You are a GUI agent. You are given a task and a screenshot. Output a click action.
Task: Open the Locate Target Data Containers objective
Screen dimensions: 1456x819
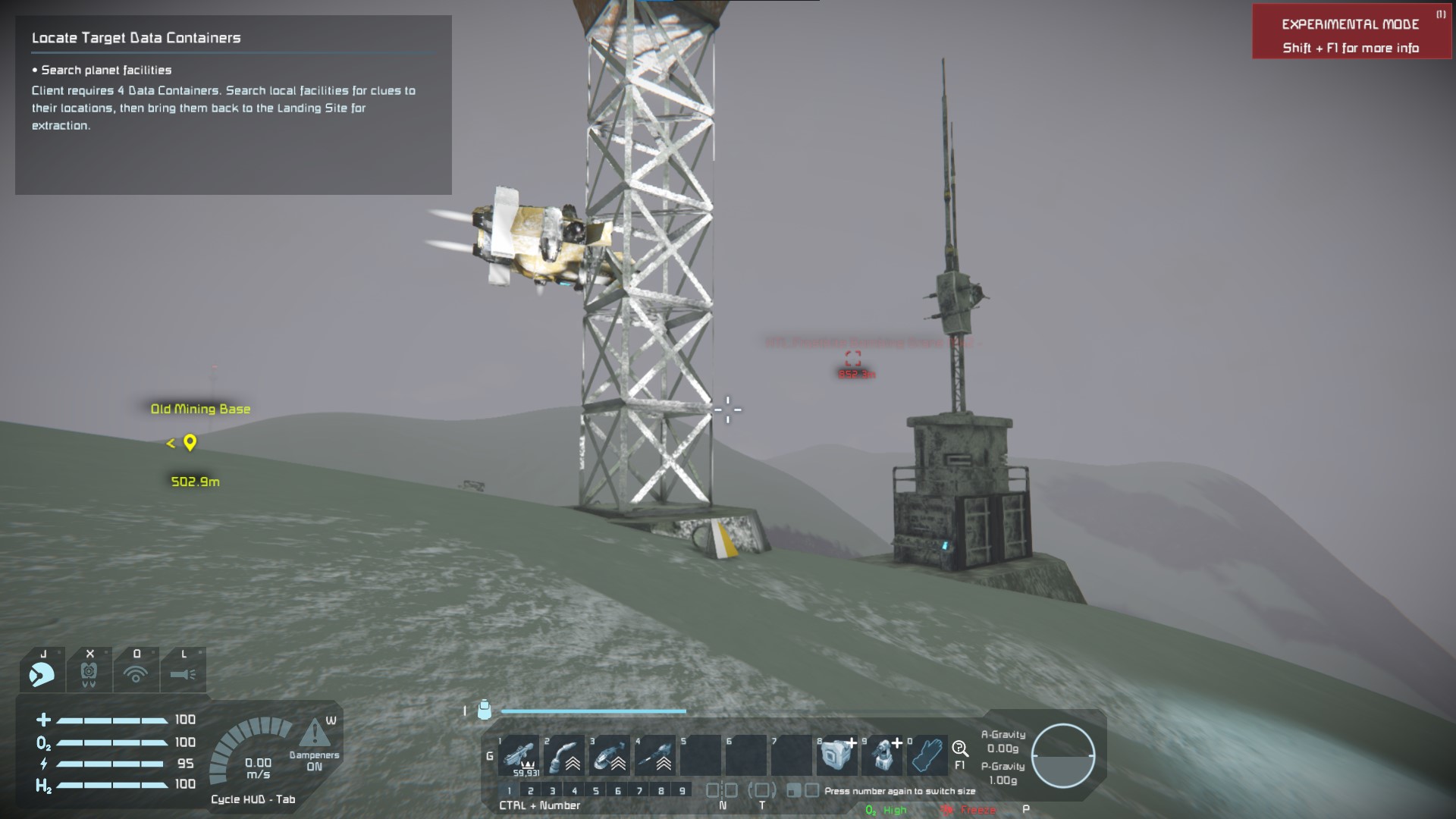coord(136,38)
